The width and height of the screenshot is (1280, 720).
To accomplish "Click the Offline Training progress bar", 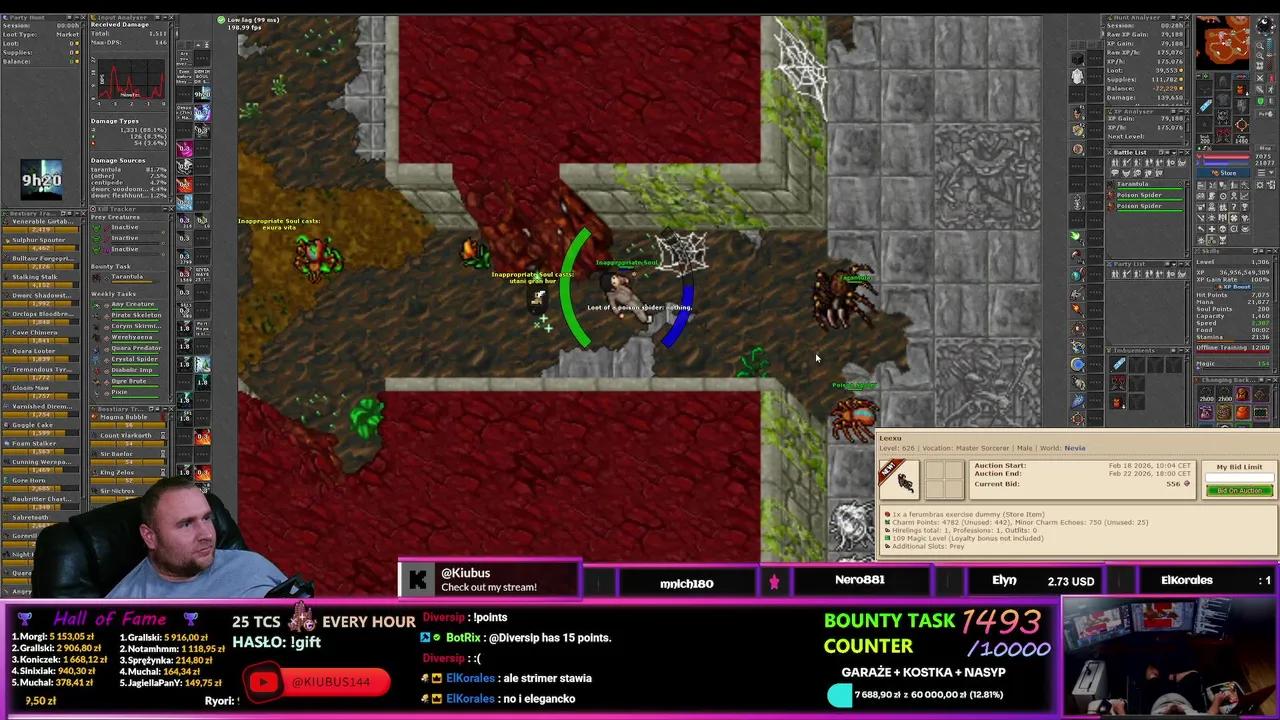I will [x=1230, y=349].
